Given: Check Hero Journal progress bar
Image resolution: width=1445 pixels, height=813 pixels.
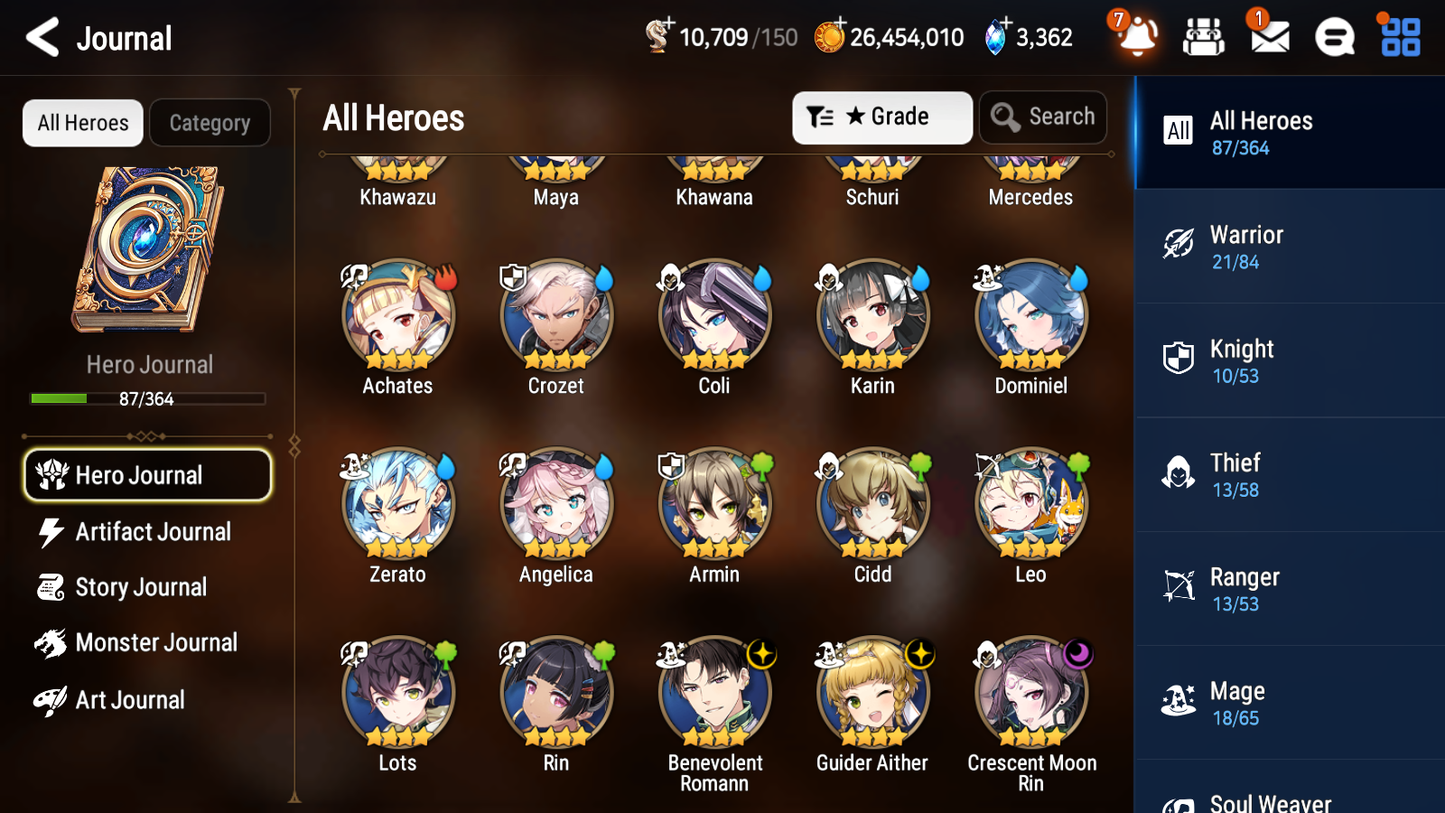Looking at the screenshot, I should pyautogui.click(x=149, y=398).
